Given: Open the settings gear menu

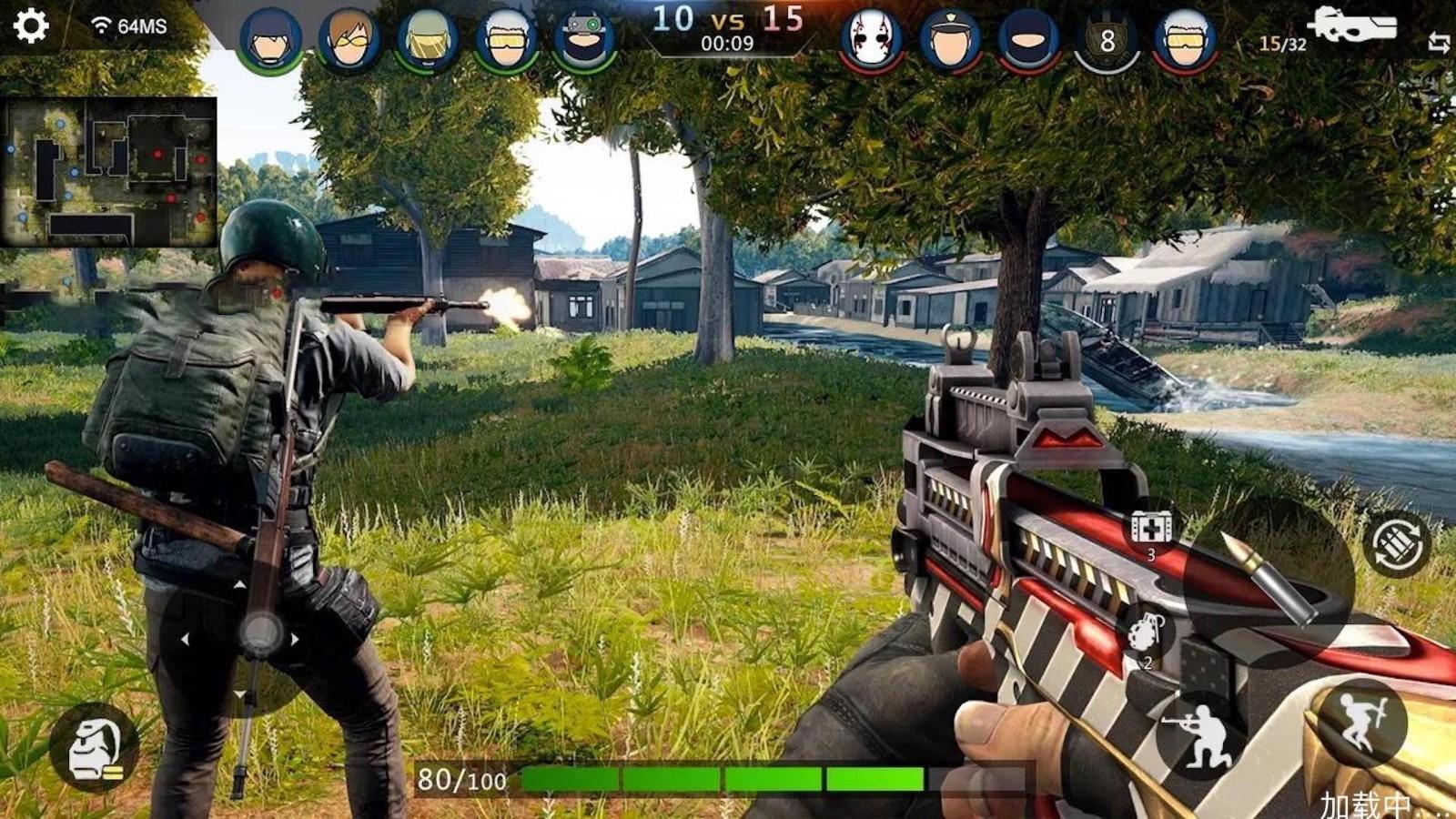Looking at the screenshot, I should (31, 25).
